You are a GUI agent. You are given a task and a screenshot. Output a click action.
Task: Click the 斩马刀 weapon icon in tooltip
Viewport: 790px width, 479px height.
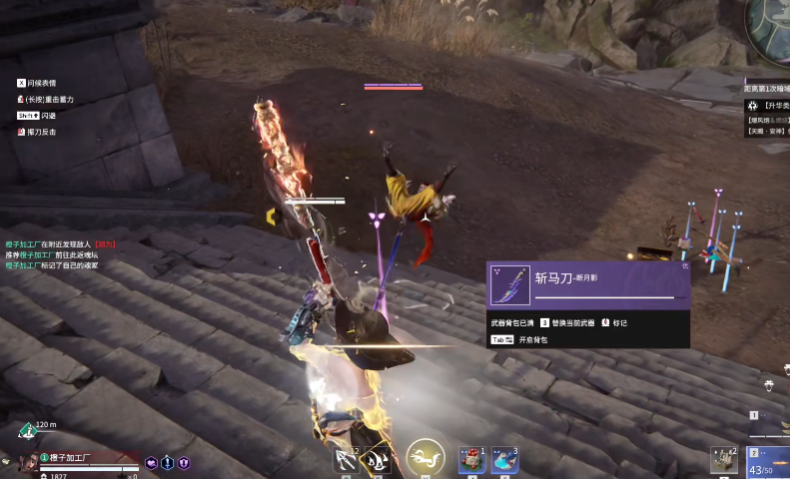coord(513,286)
